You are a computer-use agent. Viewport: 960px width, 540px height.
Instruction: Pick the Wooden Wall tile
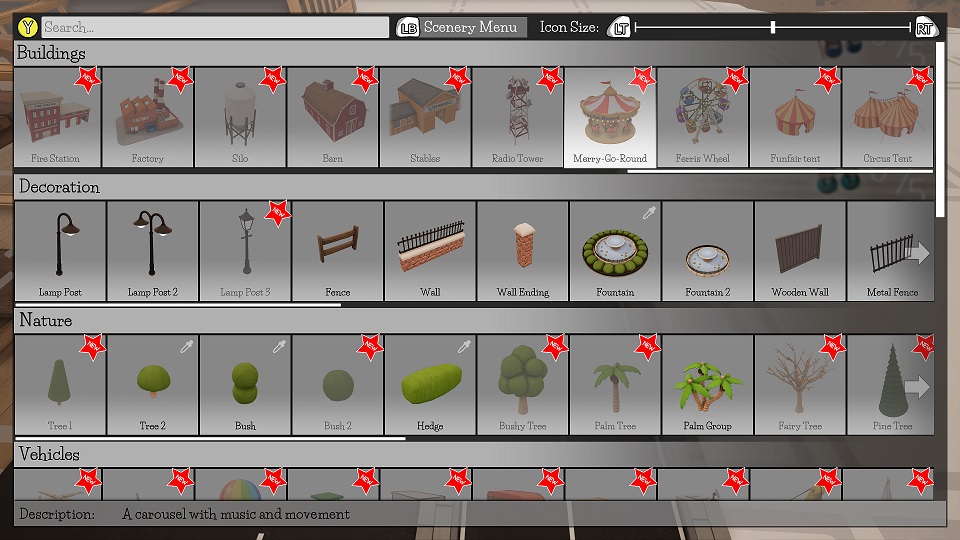[x=800, y=251]
